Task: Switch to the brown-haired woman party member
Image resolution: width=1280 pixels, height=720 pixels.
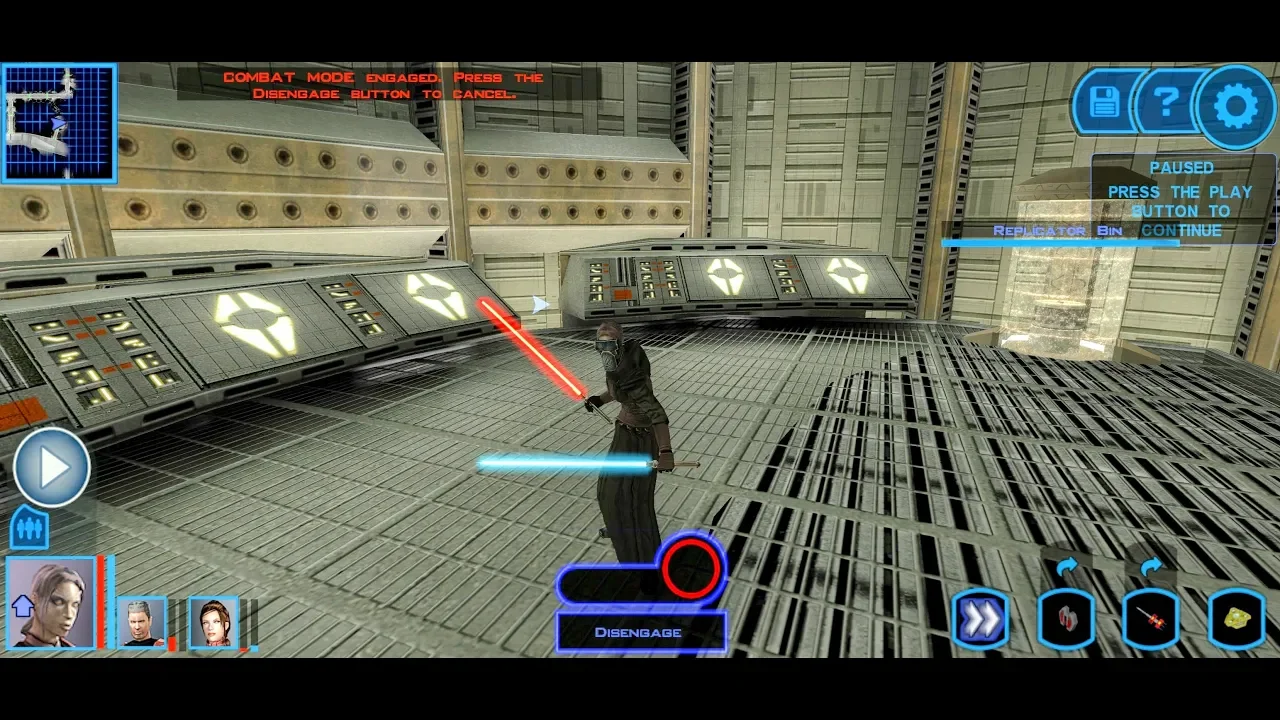Action: (x=213, y=622)
